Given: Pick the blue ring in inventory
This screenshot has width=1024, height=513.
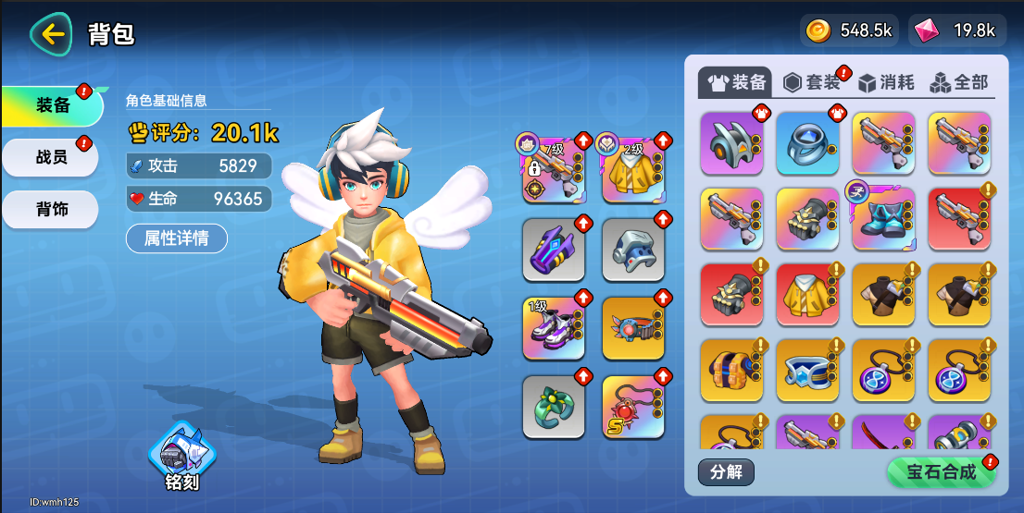Looking at the screenshot, I should coord(808,143).
